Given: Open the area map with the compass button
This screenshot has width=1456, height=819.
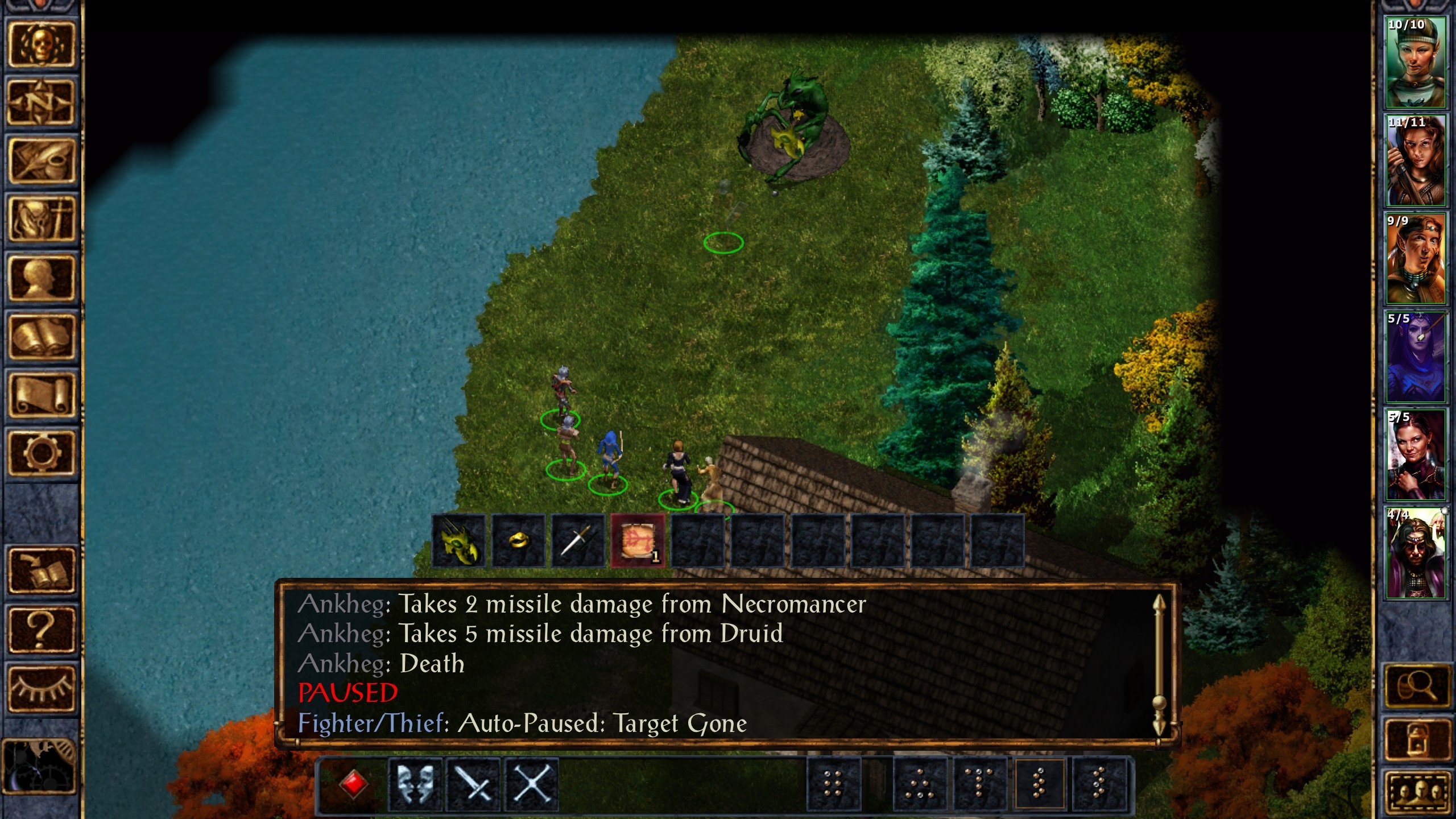Looking at the screenshot, I should point(40,102).
